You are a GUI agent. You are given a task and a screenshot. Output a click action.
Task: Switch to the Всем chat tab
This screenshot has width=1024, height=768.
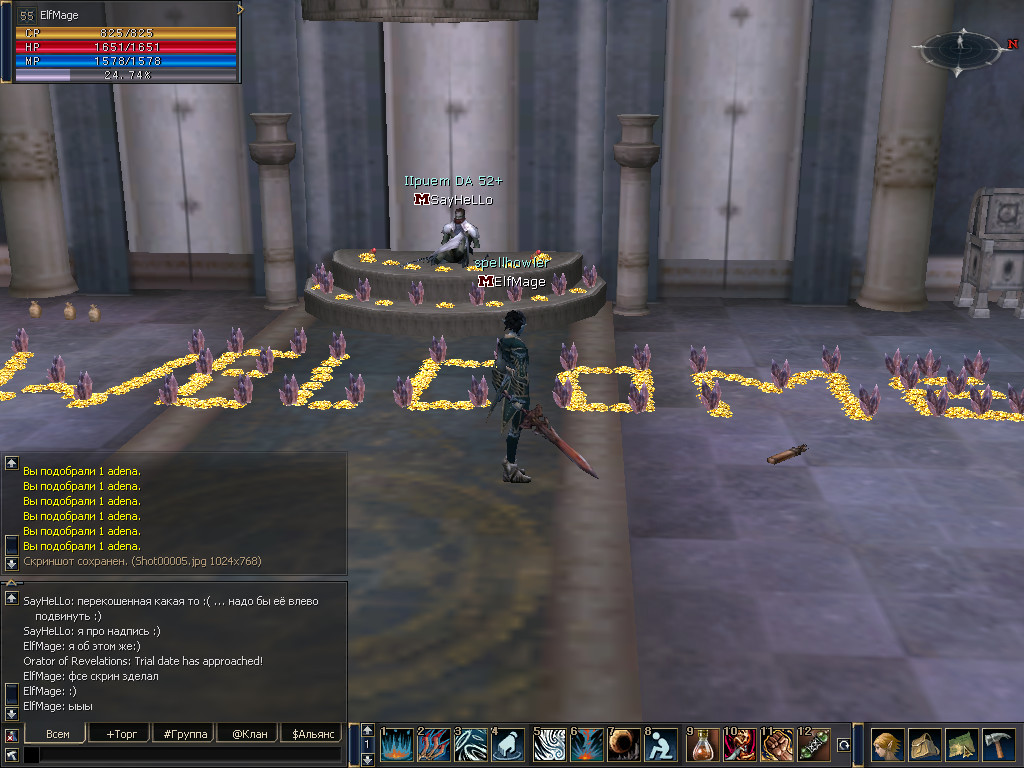pos(58,734)
